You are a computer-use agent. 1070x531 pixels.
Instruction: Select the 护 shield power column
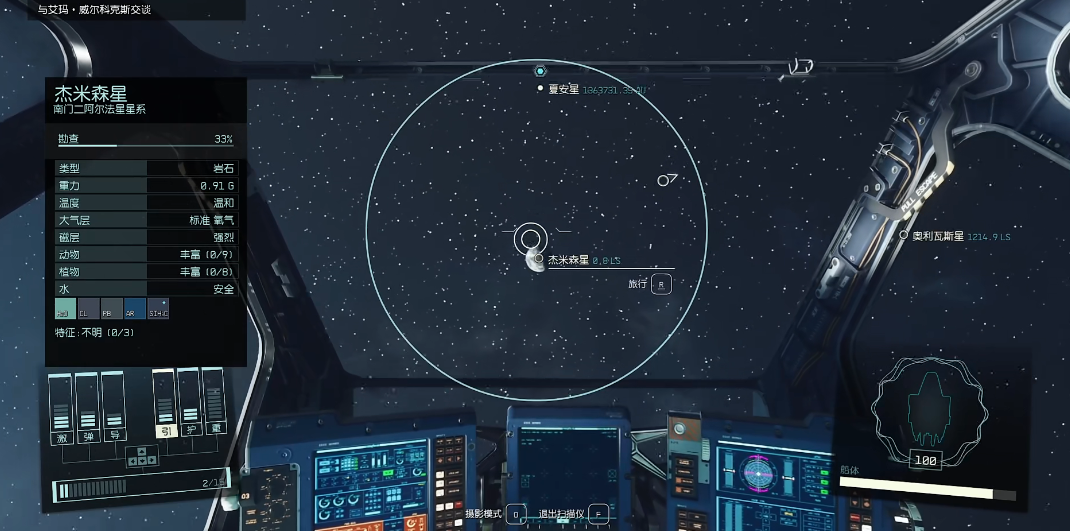pos(189,404)
